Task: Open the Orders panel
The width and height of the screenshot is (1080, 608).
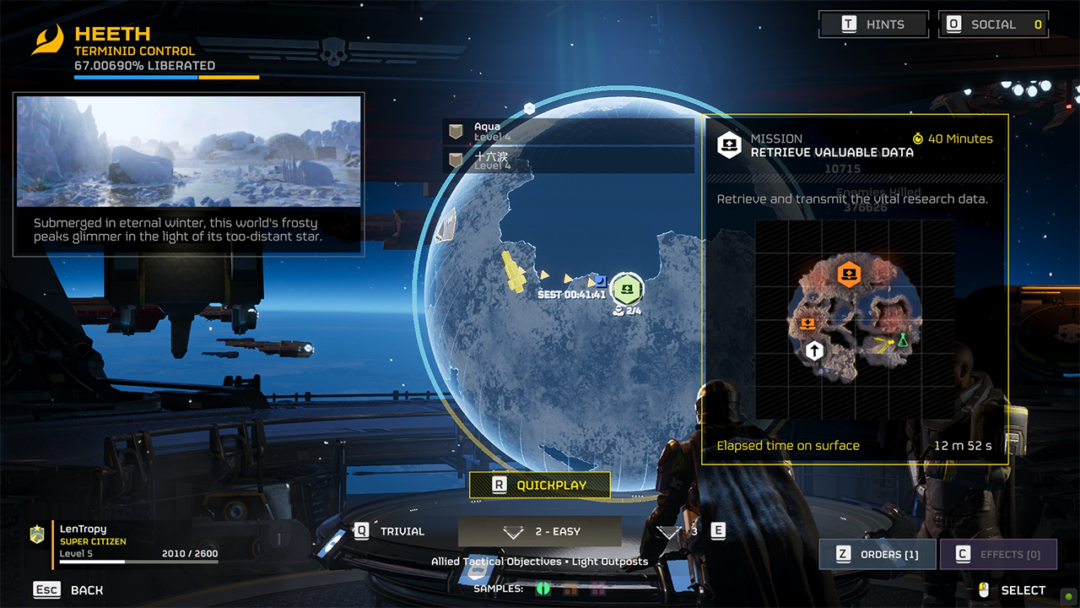Action: [877, 554]
